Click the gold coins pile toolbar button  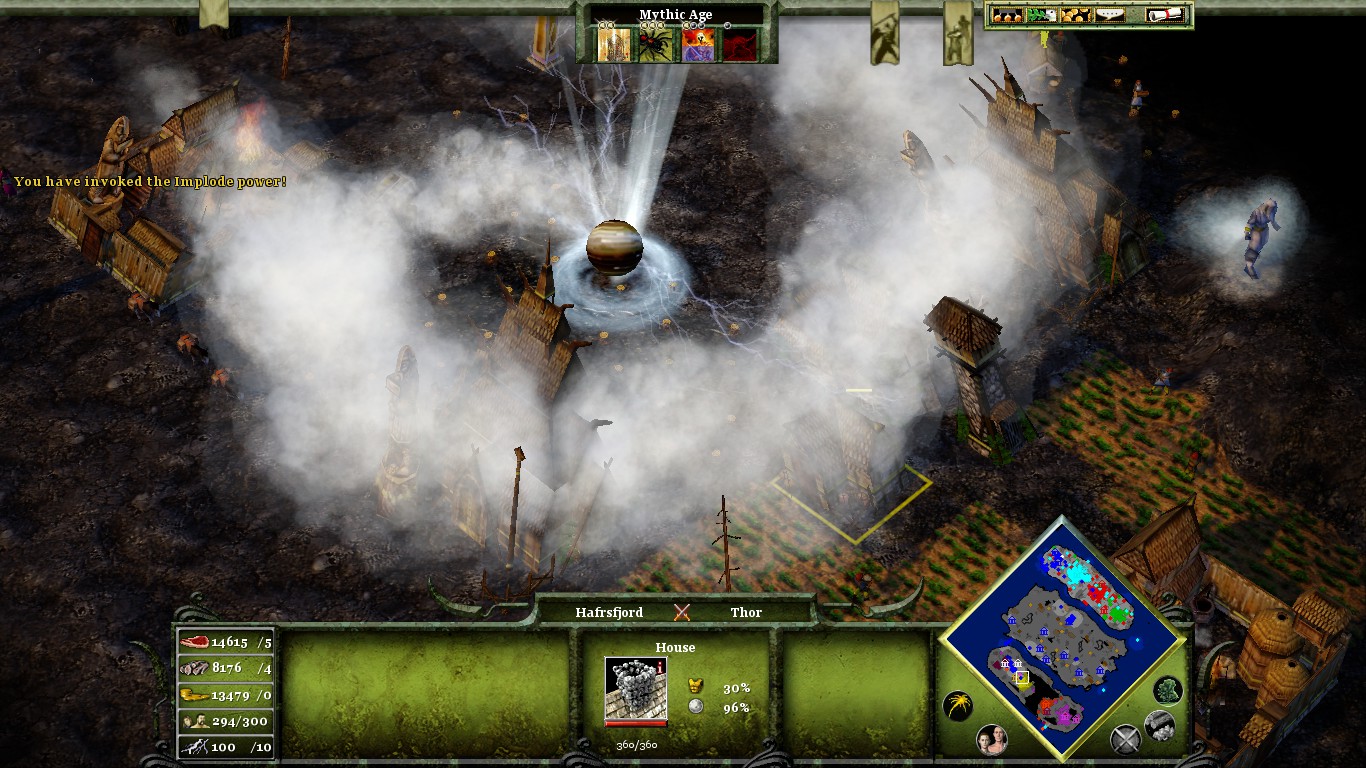coord(1076,15)
